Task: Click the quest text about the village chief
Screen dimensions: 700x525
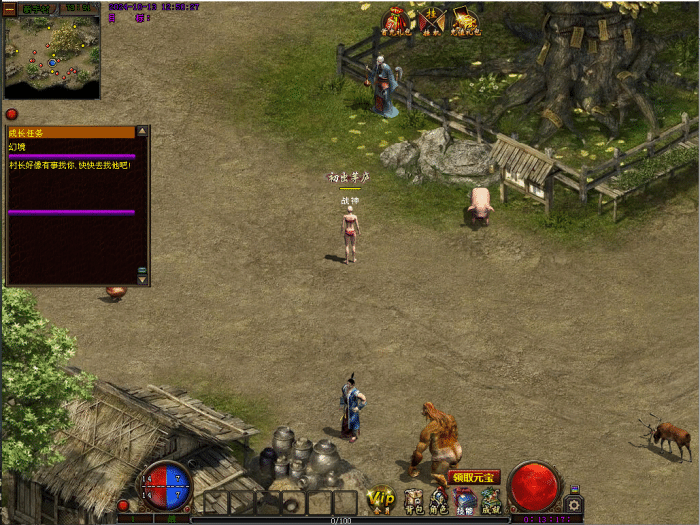Action: tap(70, 165)
